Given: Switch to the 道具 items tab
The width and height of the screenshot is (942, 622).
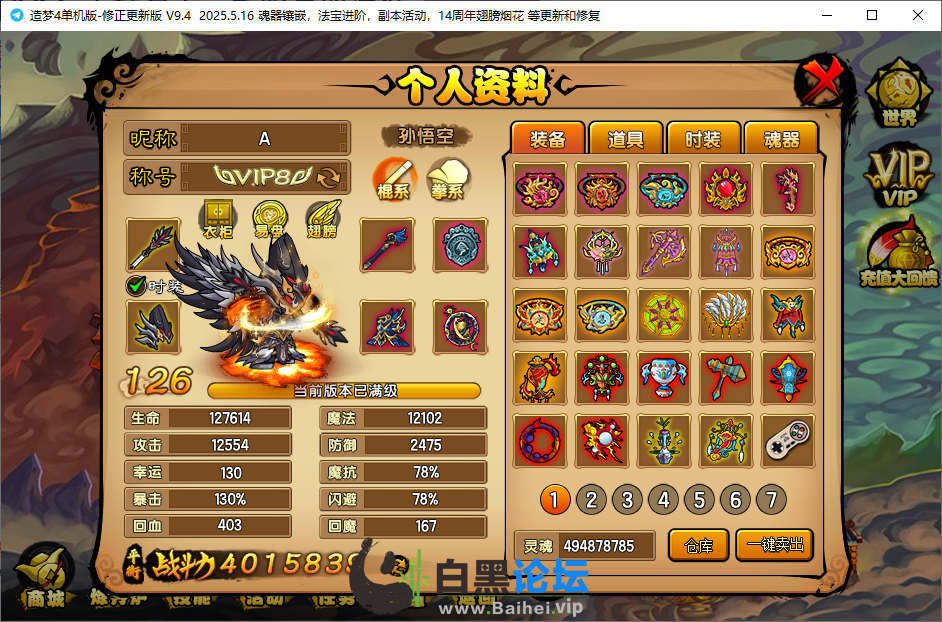Looking at the screenshot, I should pyautogui.click(x=625, y=139).
